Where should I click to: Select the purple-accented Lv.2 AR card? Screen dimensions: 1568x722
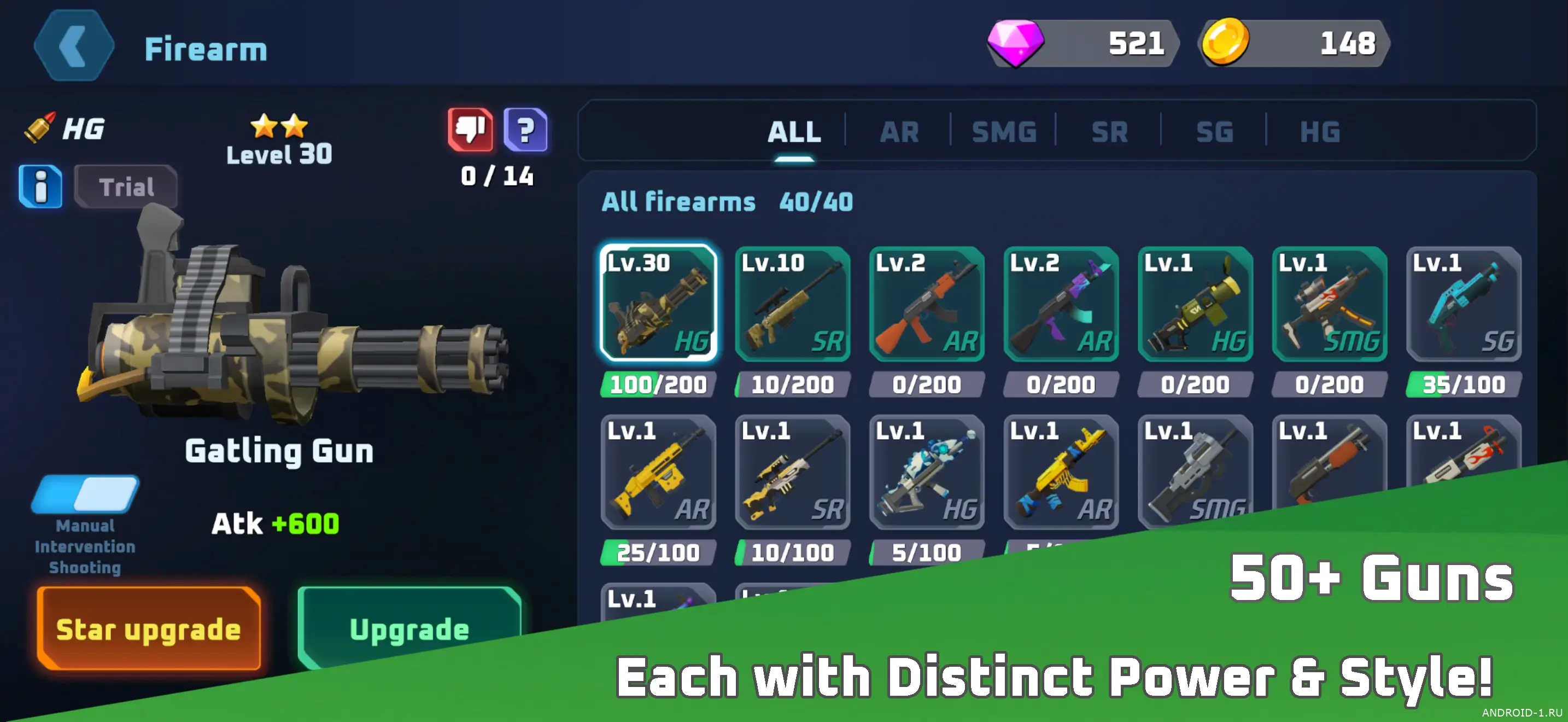pos(1060,303)
